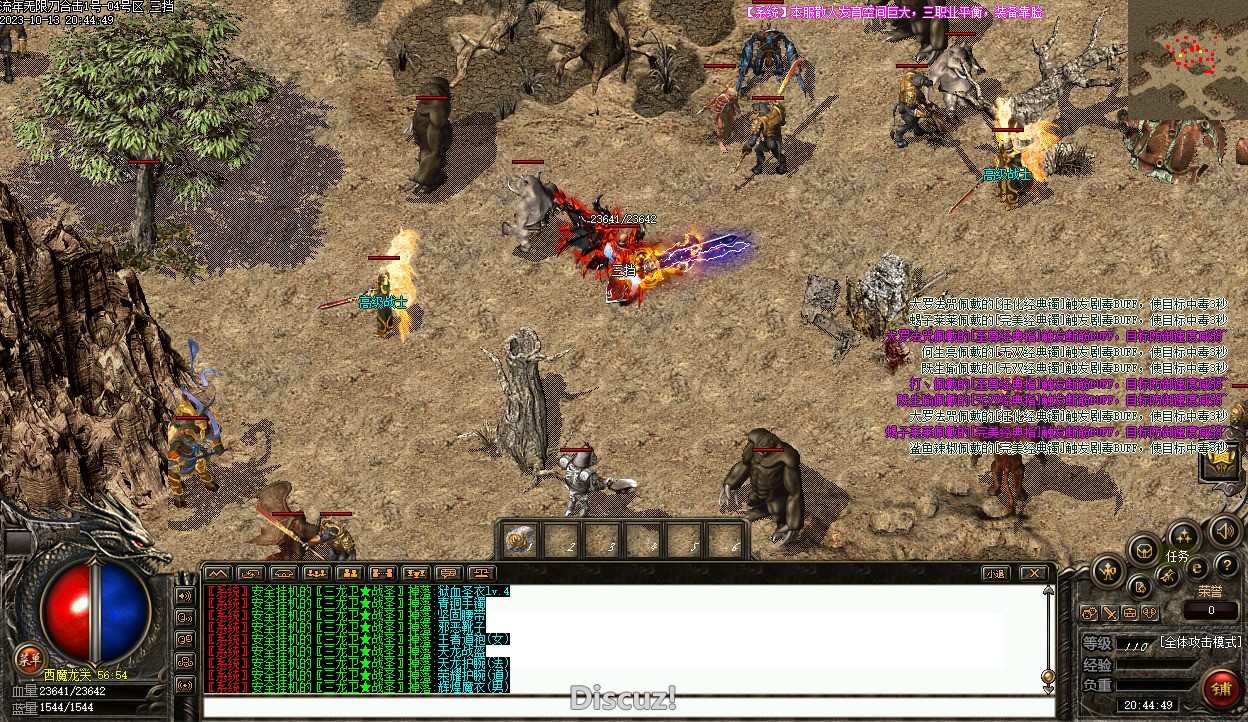Viewport: 1248px width, 722px height.
Task: Toggle the top speaker chat channel button
Action: click(185, 596)
